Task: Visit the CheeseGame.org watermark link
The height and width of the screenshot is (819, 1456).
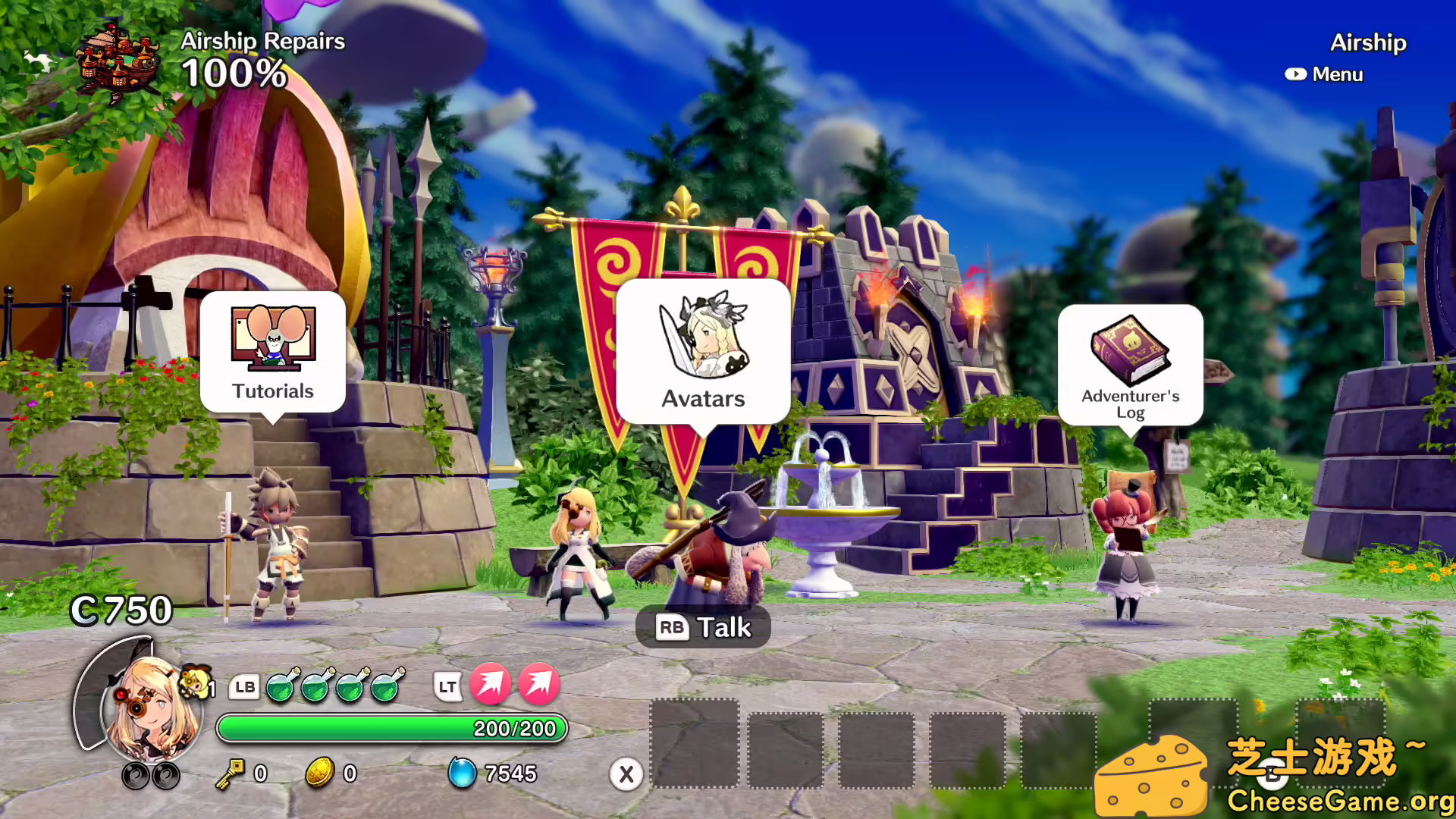Action: click(1339, 801)
